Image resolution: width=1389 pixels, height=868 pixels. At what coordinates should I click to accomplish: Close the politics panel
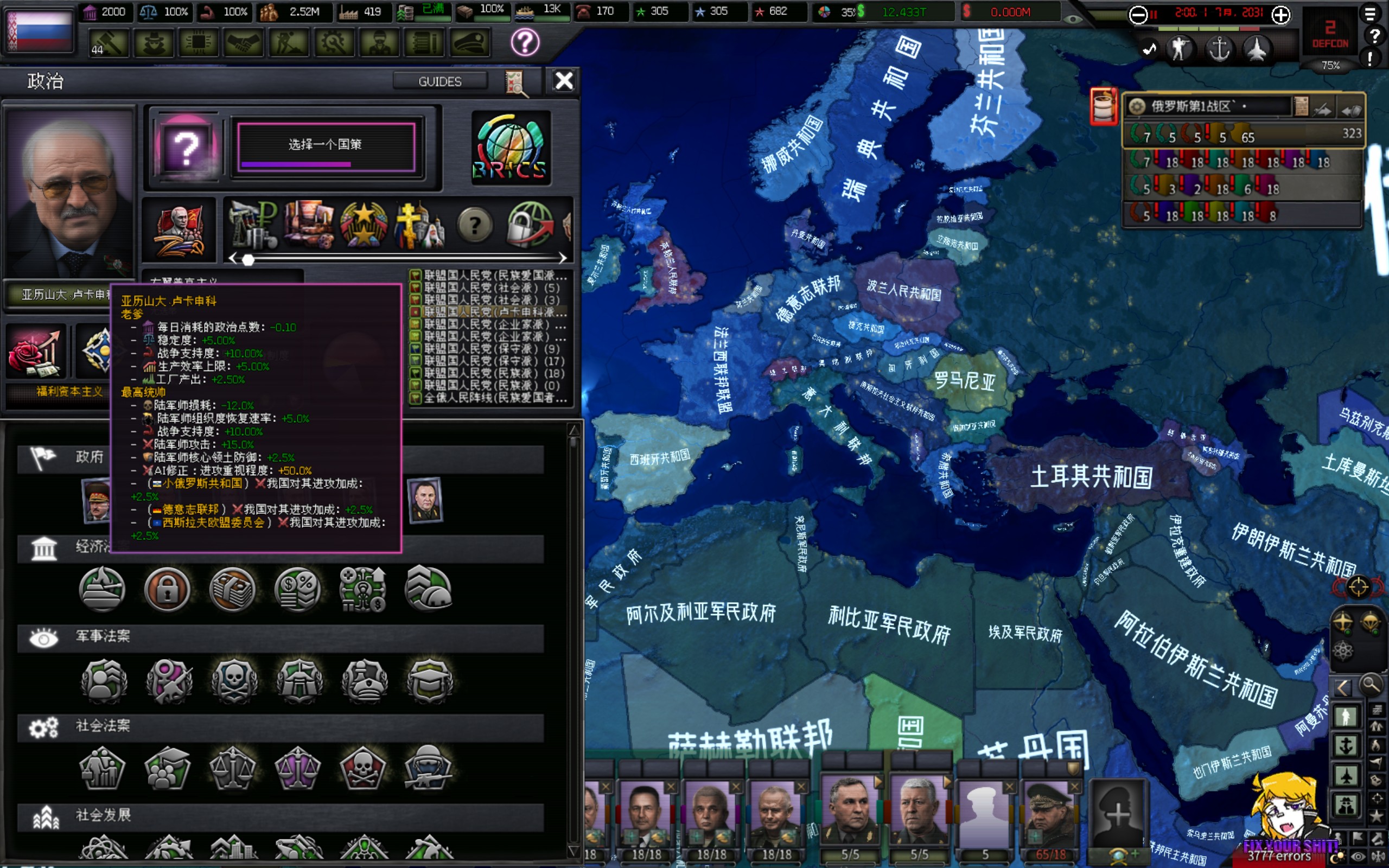coord(564,81)
